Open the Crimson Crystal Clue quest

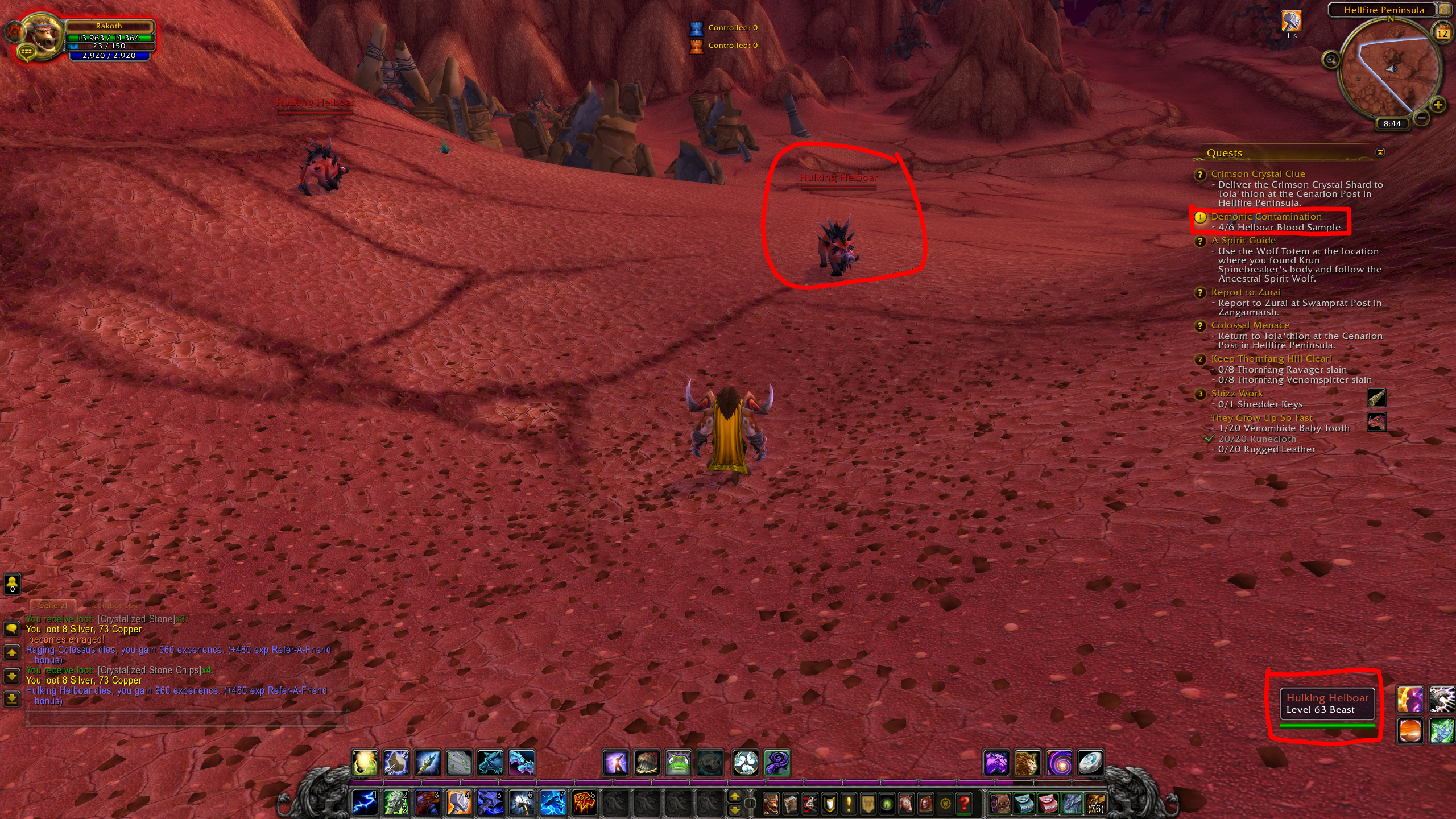pyautogui.click(x=1258, y=174)
